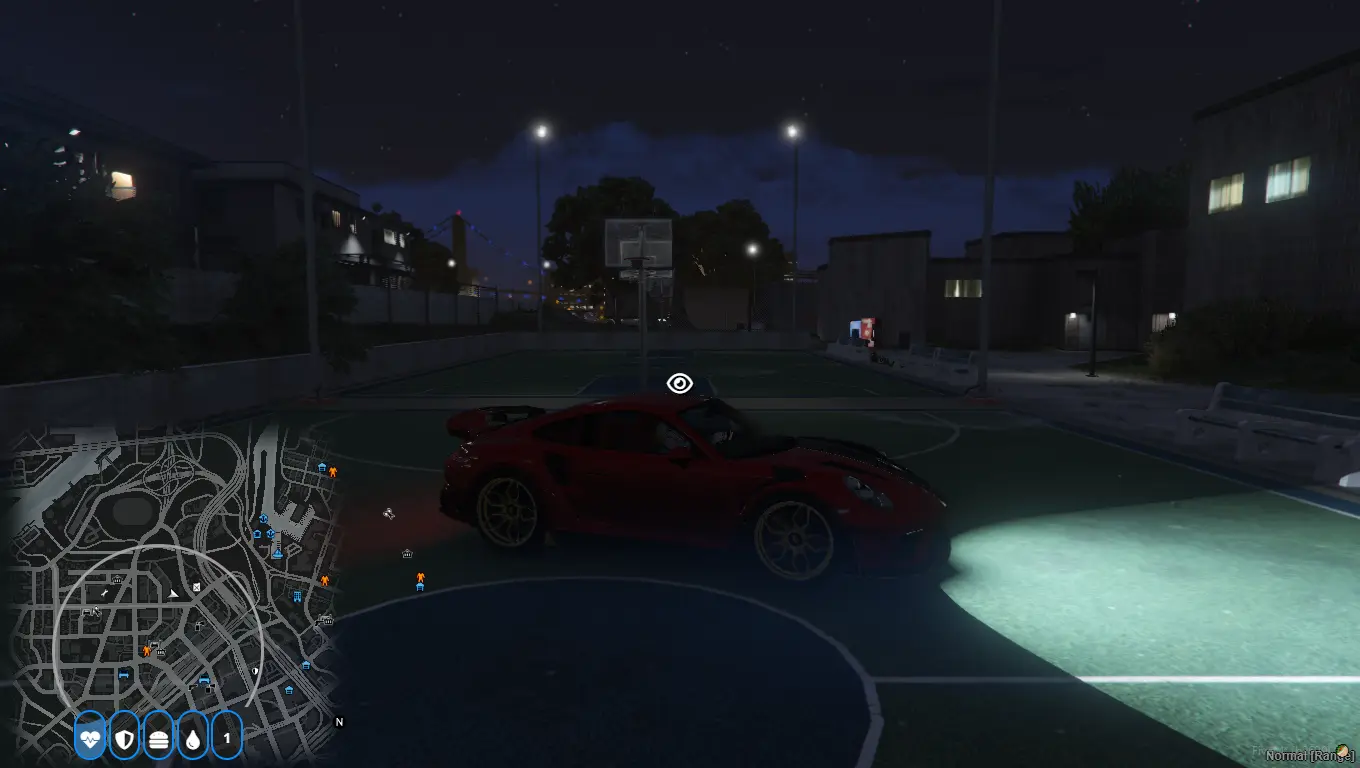Click the number 1 status badge

tap(227, 738)
